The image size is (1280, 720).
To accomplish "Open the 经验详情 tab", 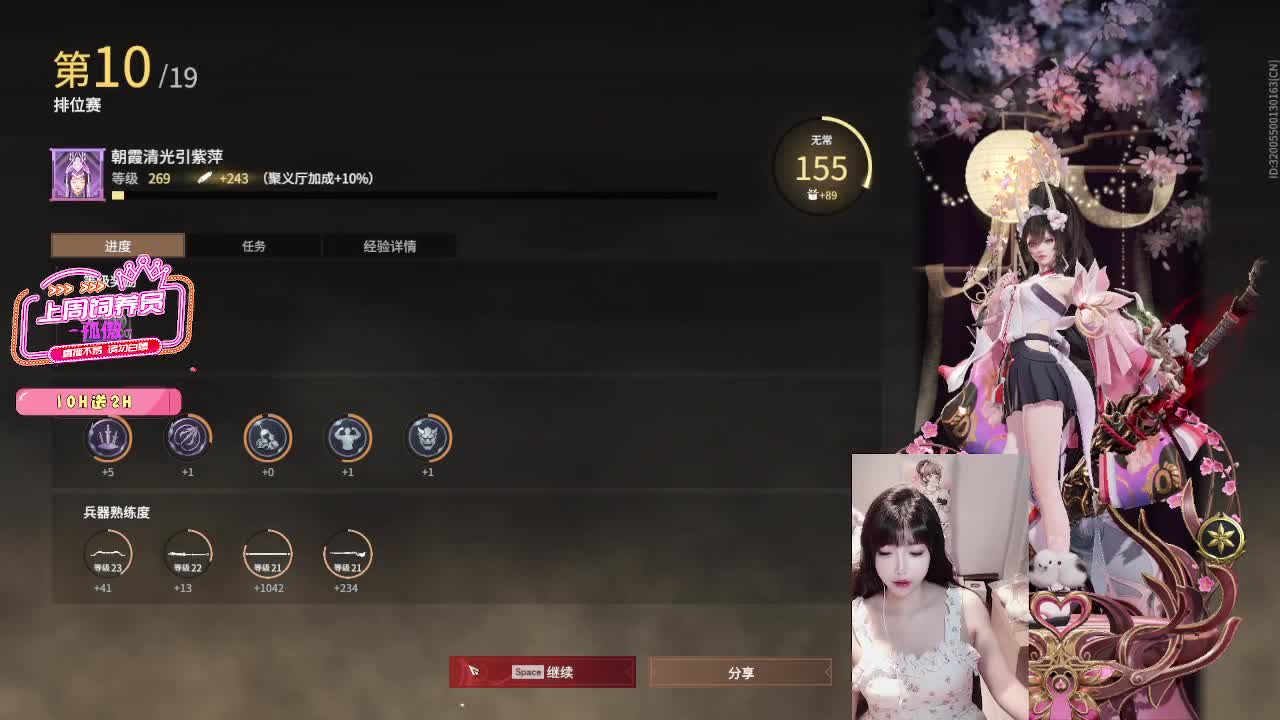I will coord(388,245).
